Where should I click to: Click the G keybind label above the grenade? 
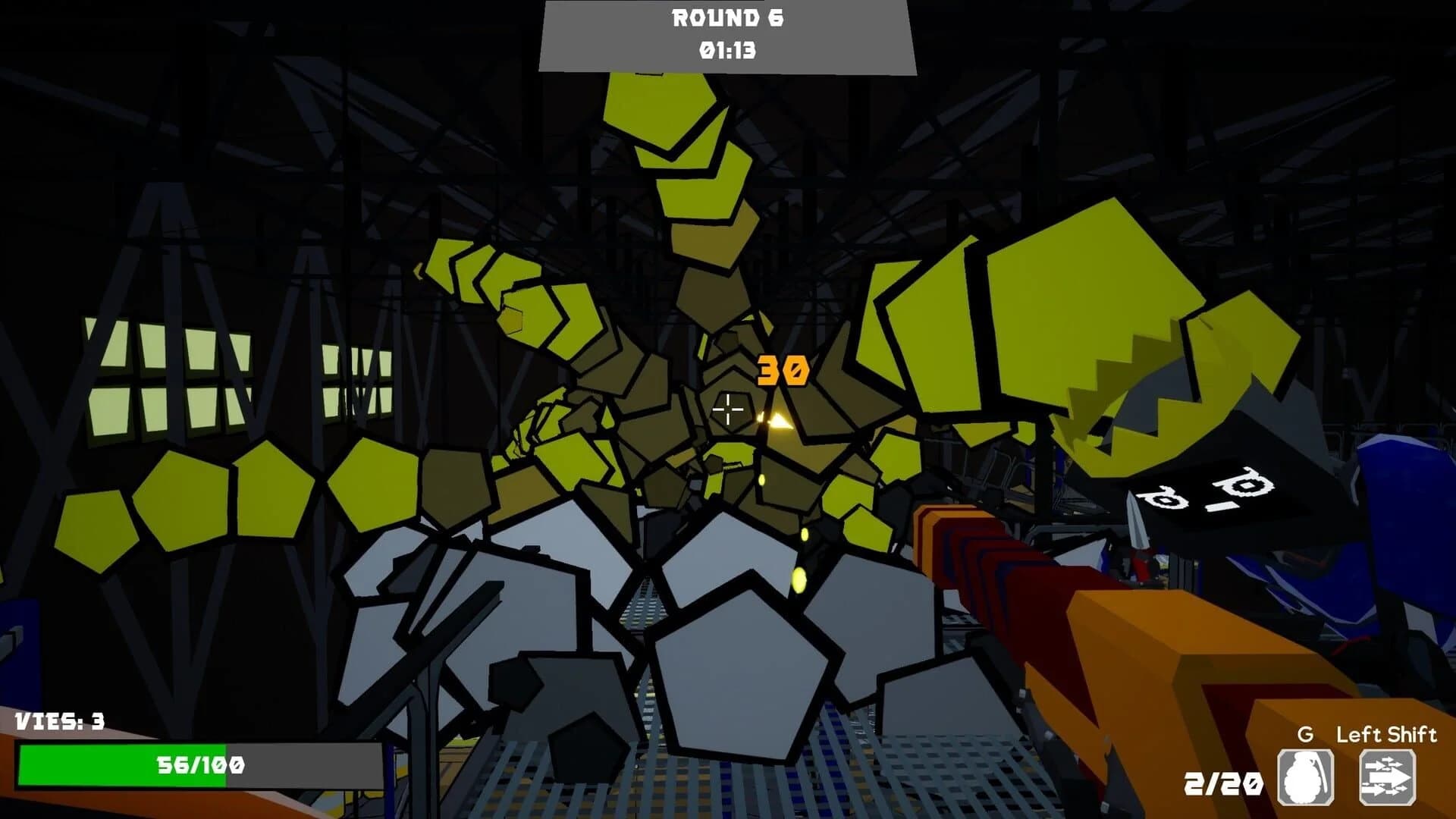(1306, 734)
